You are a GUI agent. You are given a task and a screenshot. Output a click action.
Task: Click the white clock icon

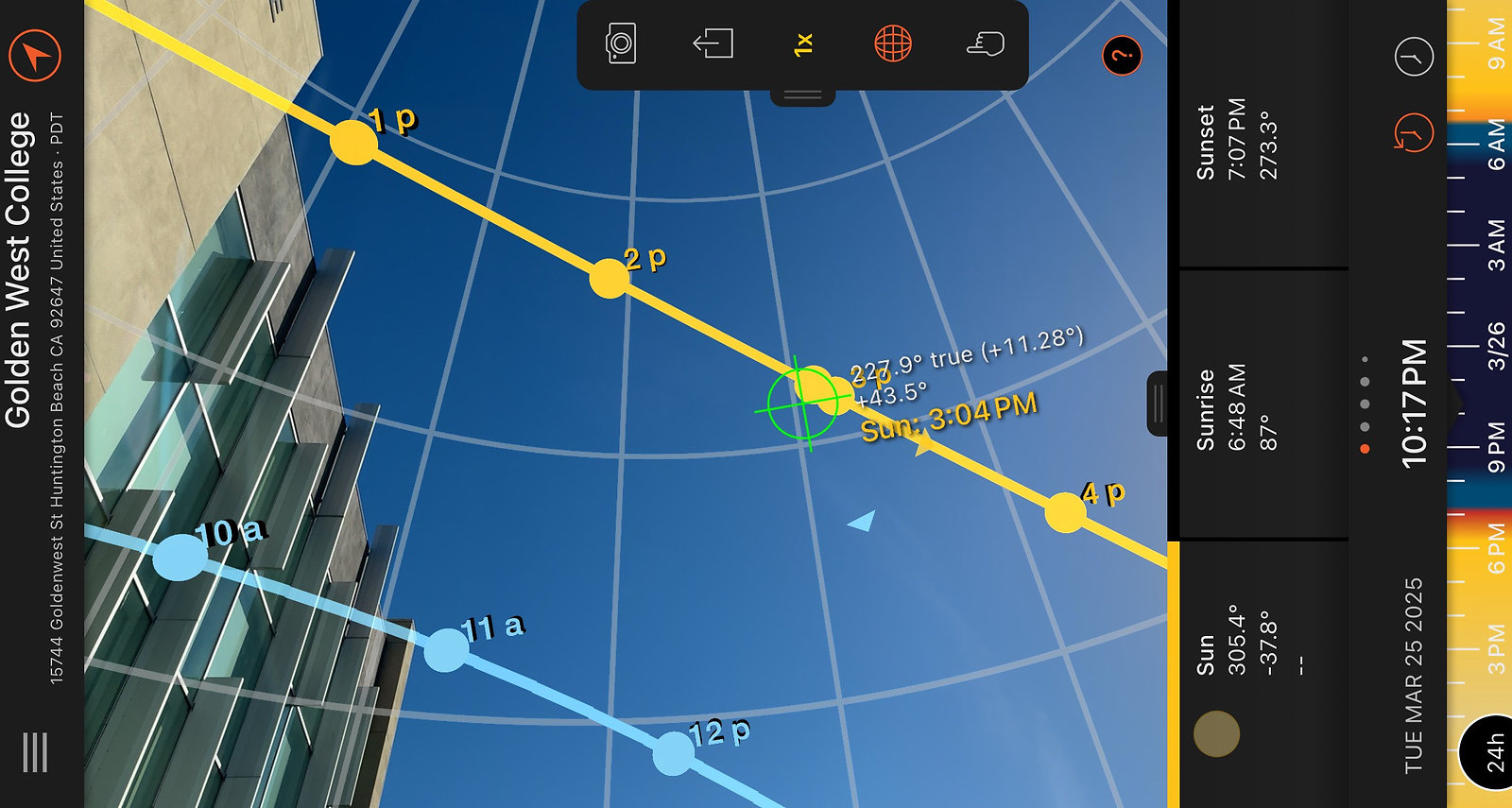(x=1414, y=58)
